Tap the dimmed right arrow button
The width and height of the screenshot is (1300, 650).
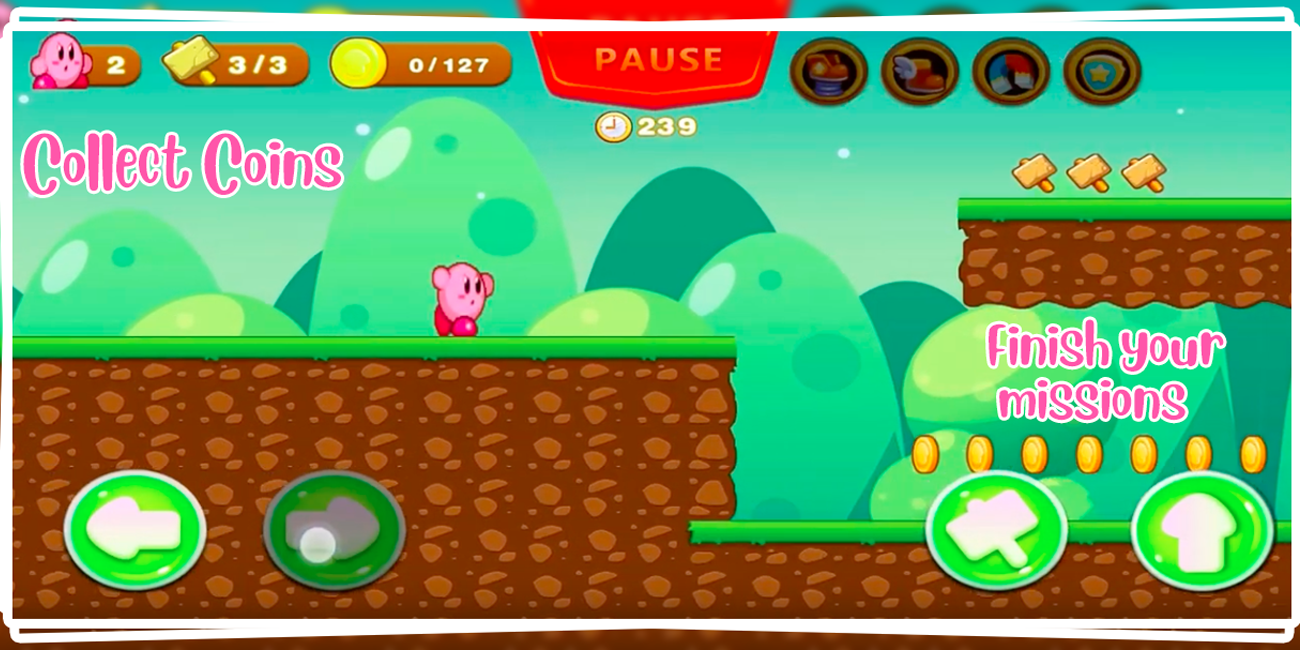(334, 530)
